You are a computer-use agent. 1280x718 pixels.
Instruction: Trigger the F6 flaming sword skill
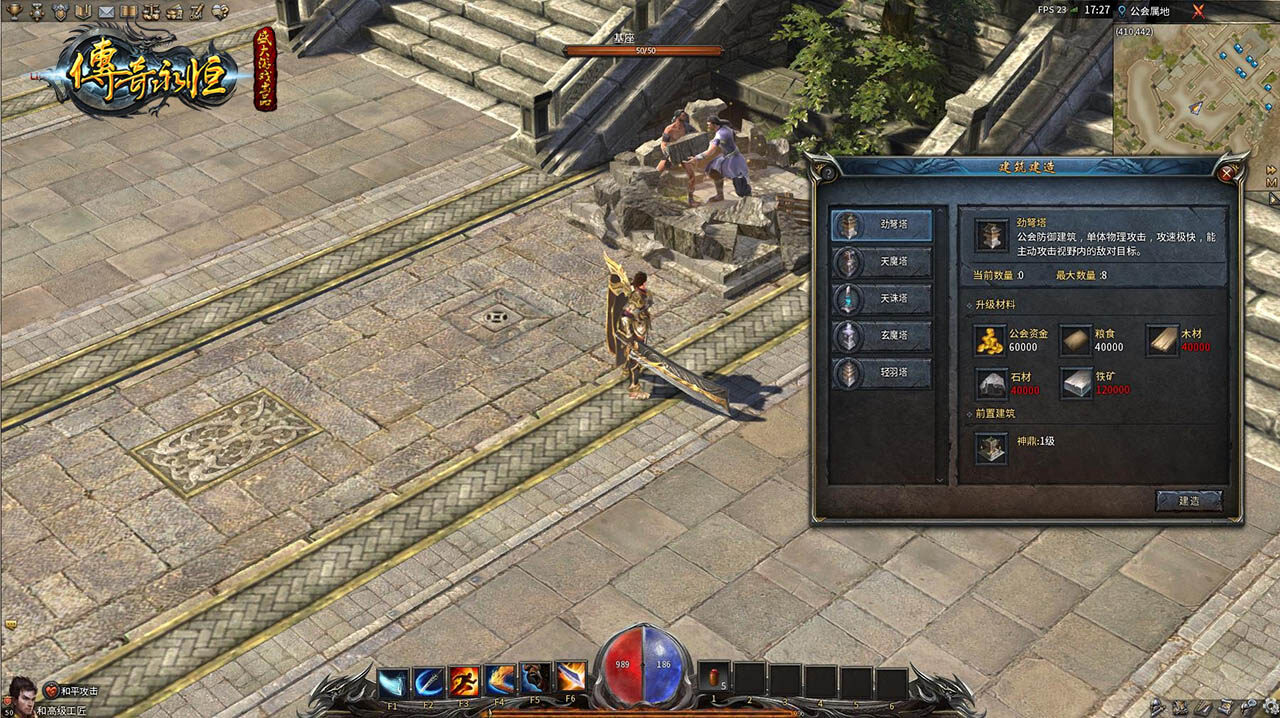pos(571,678)
